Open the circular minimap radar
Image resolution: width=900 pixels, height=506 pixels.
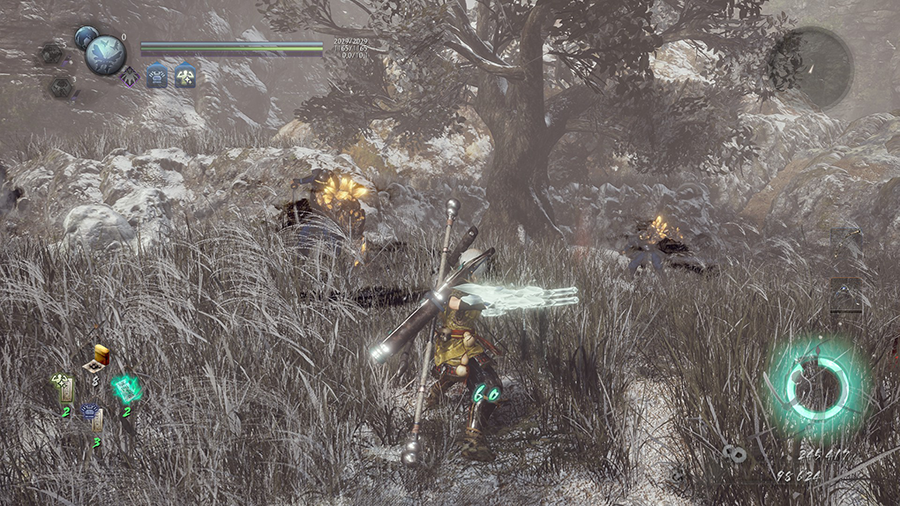[816, 68]
